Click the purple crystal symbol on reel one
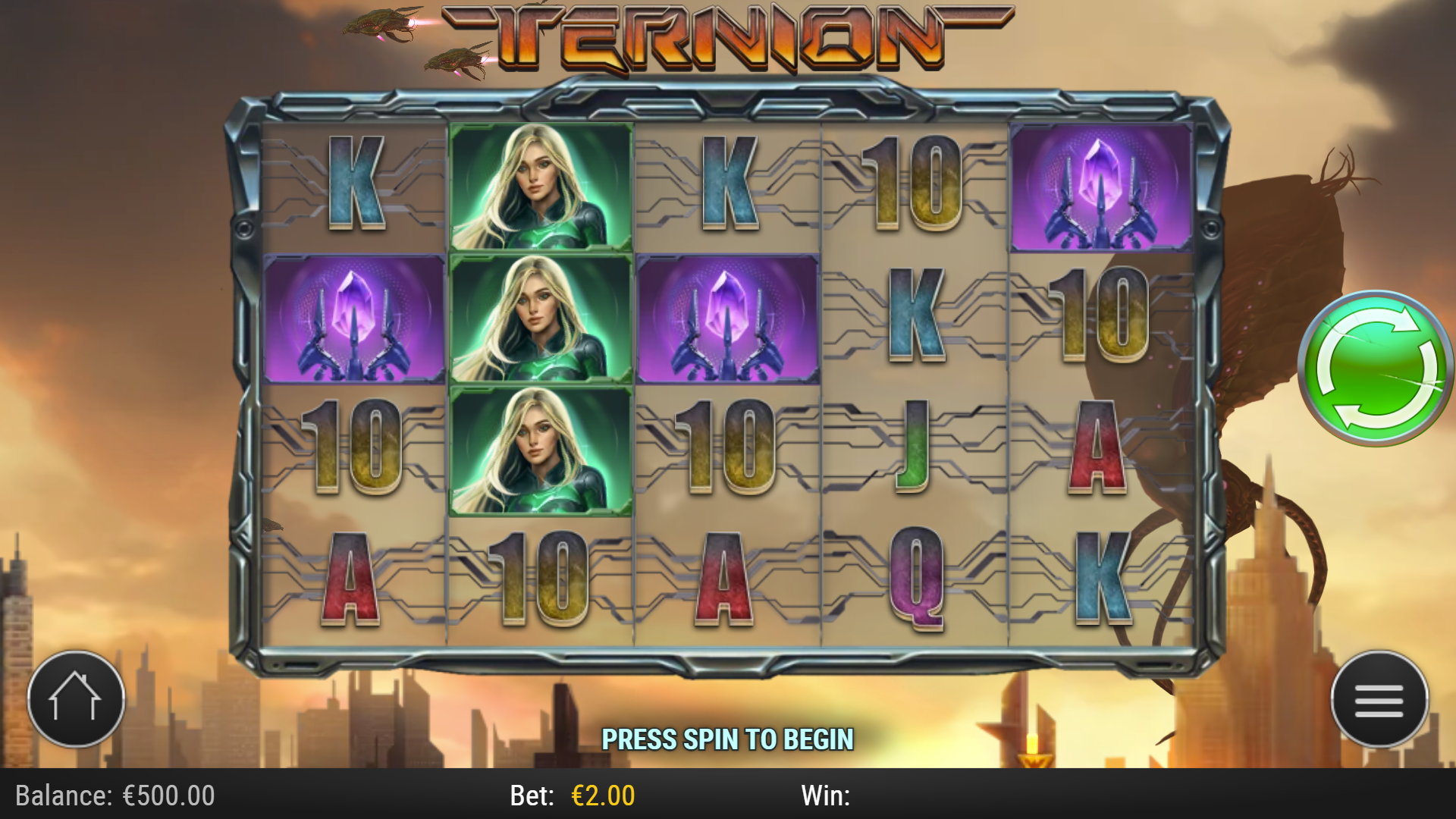This screenshot has width=1456, height=819. [x=353, y=318]
